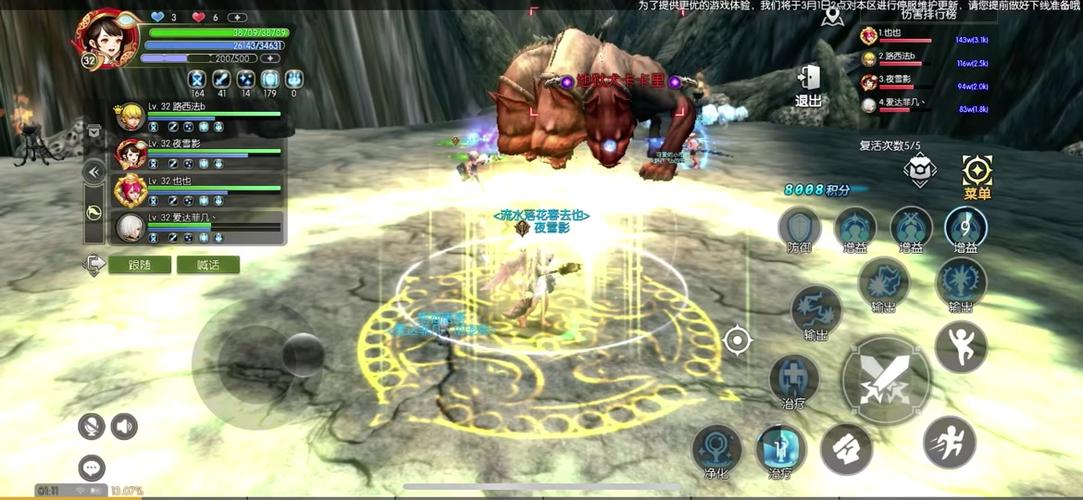This screenshot has height=500, width=1083.
Task: Use the jumping figure action button
Action: click(960, 346)
